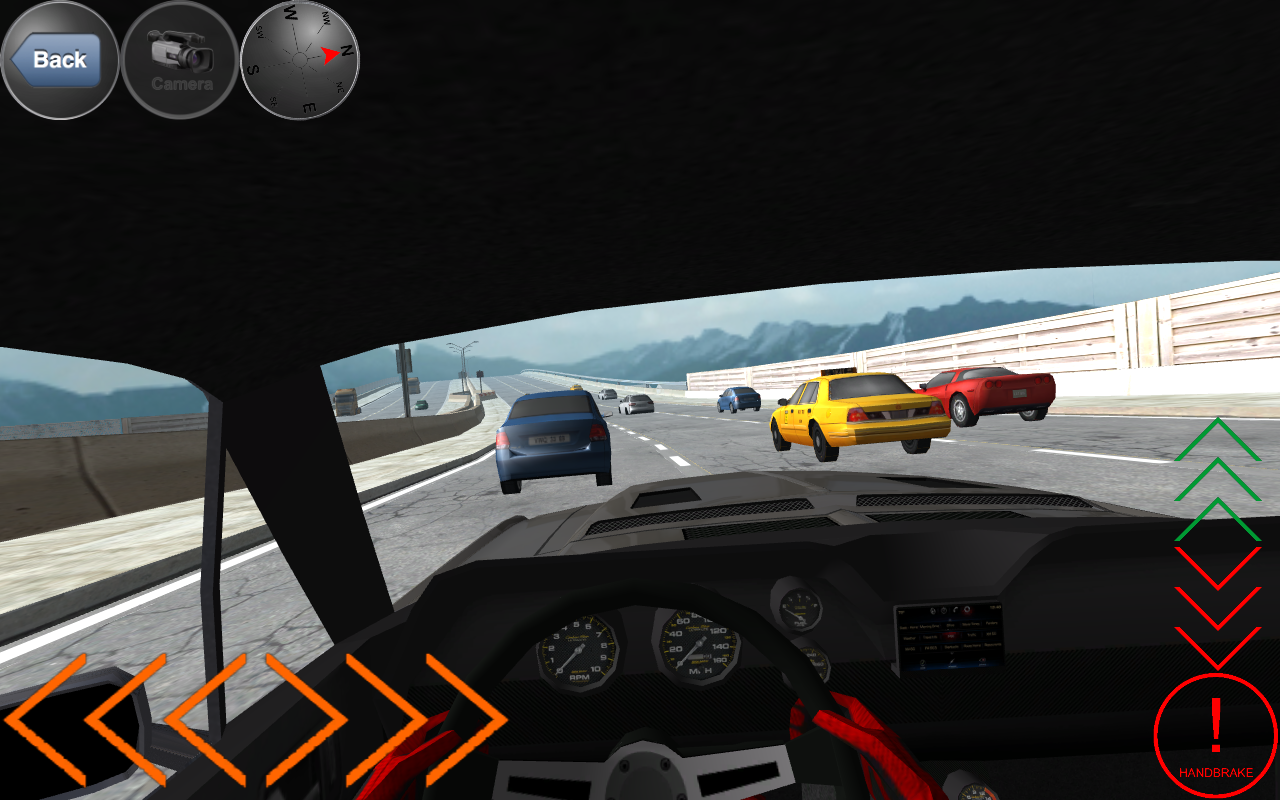
Task: Collapse the station list with the up chevron
Action: point(950,620)
